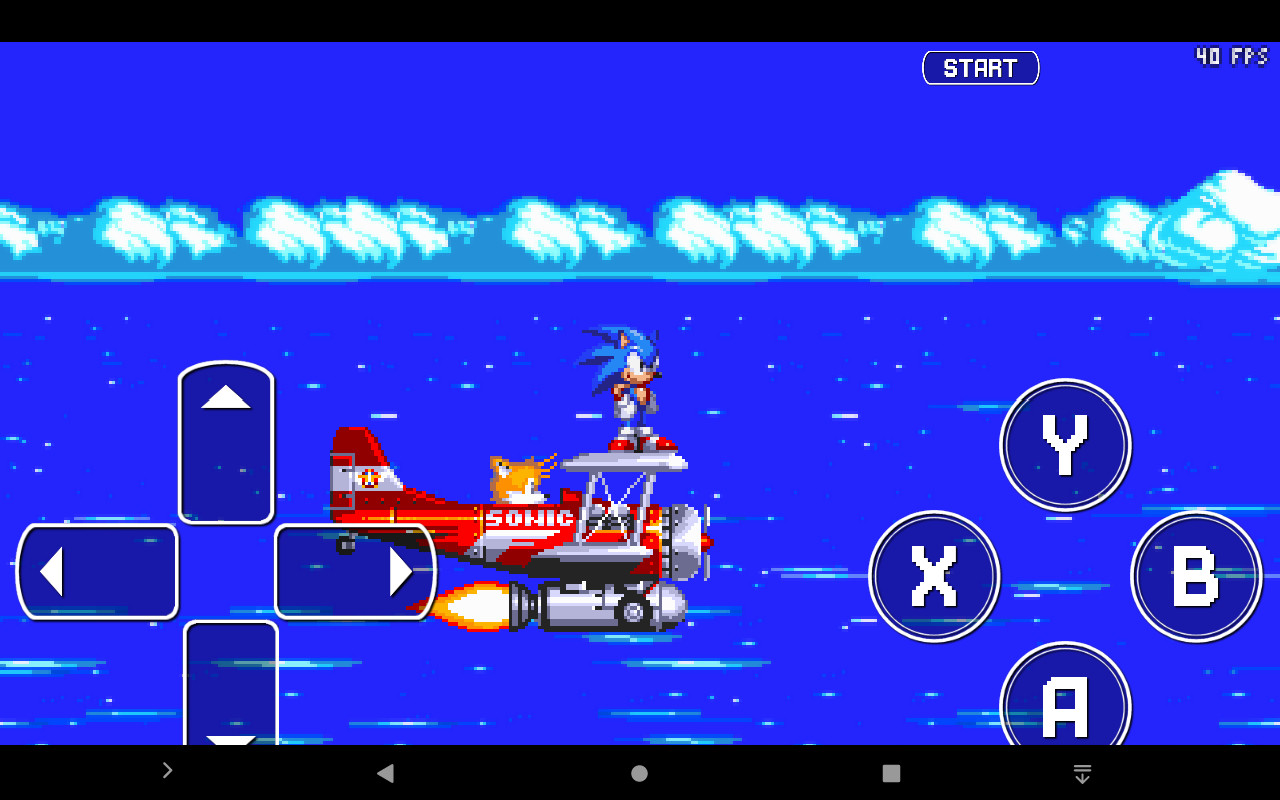Tap the SONIC logo on the plane
Image resolution: width=1280 pixels, height=800 pixels.
[528, 519]
